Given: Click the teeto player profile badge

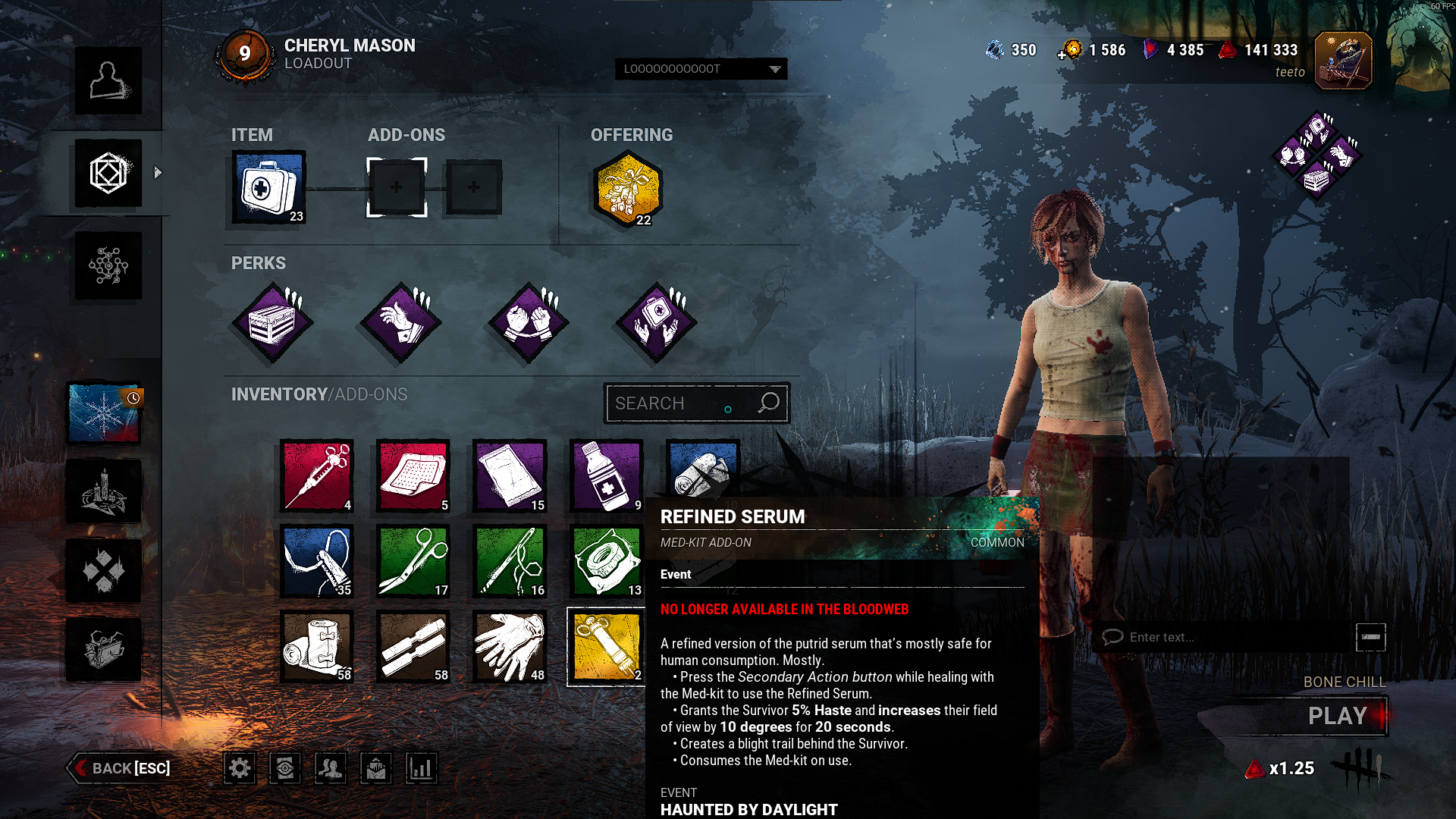Looking at the screenshot, I should point(1342,61).
